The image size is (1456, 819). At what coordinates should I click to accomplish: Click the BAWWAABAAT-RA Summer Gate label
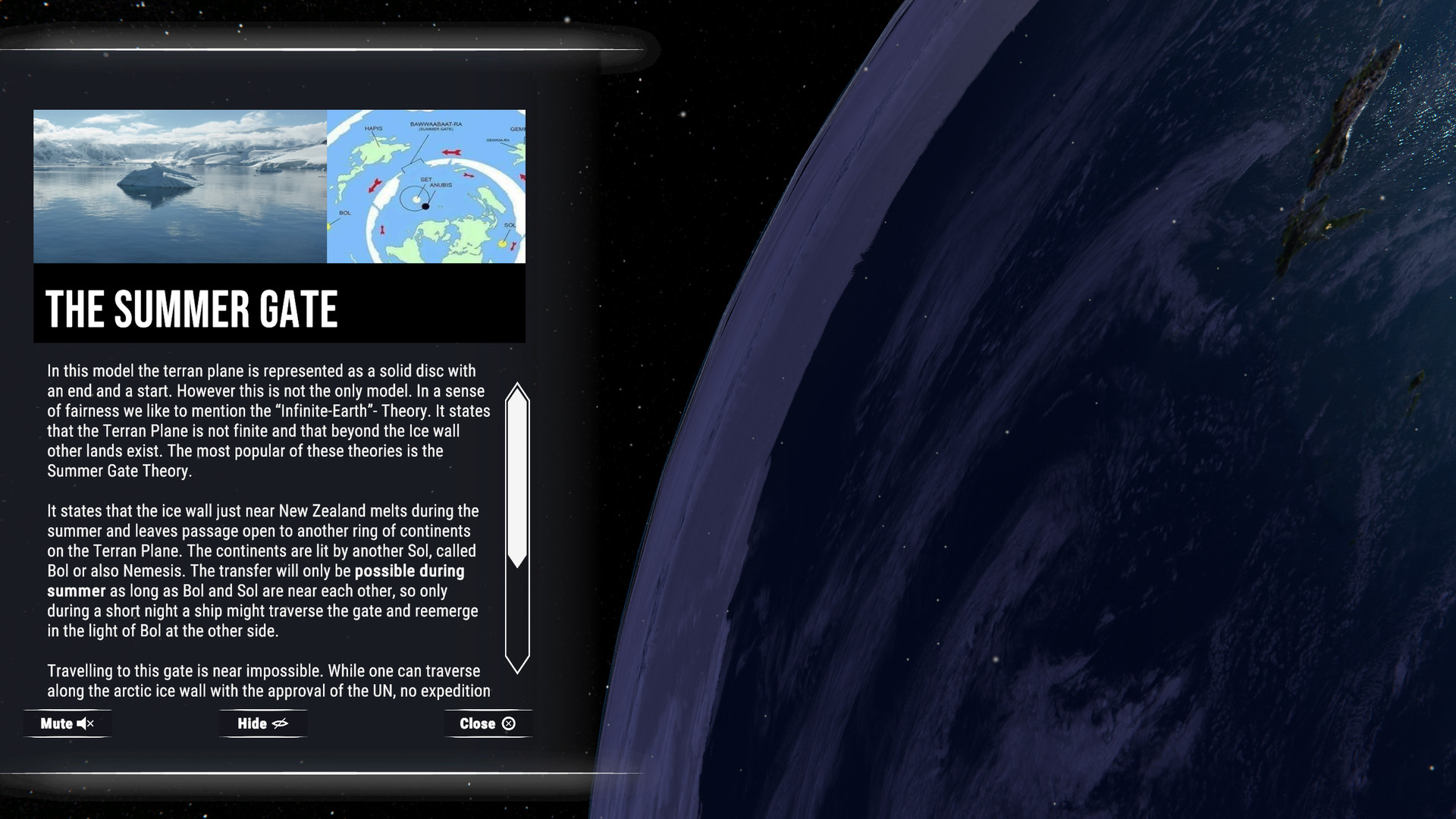(x=438, y=126)
